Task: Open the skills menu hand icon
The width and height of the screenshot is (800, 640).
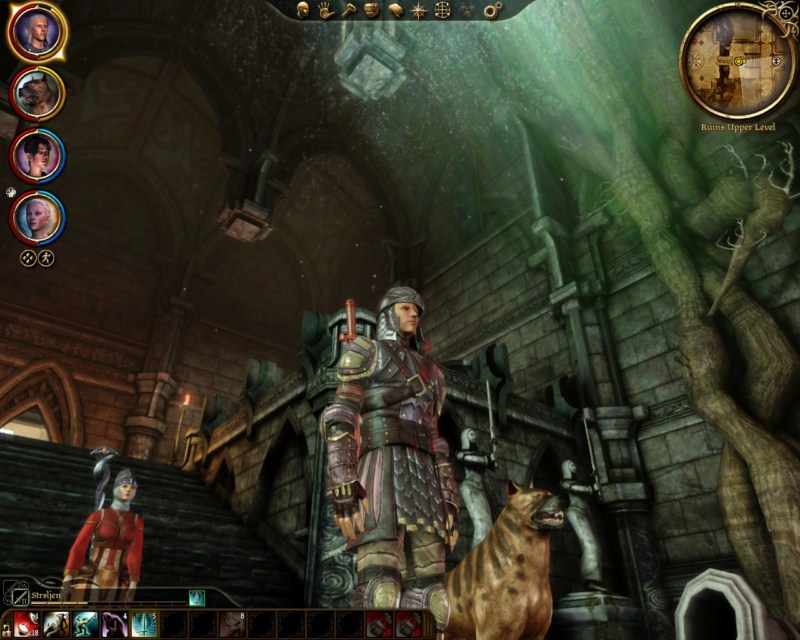Action: coord(325,10)
